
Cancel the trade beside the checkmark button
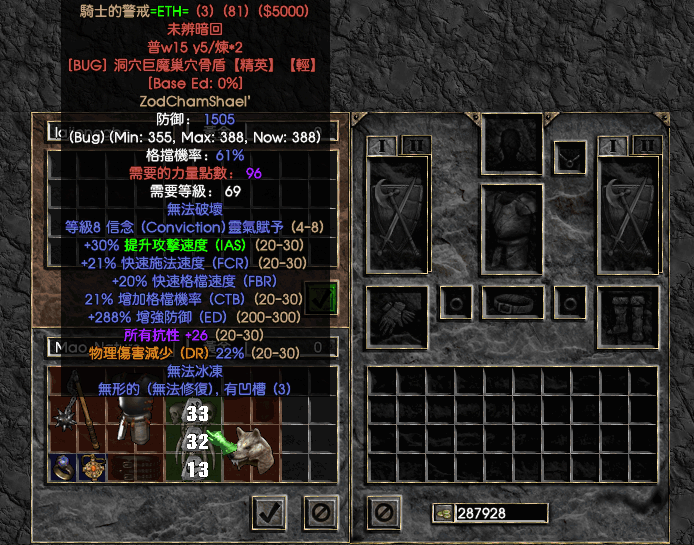(319, 512)
